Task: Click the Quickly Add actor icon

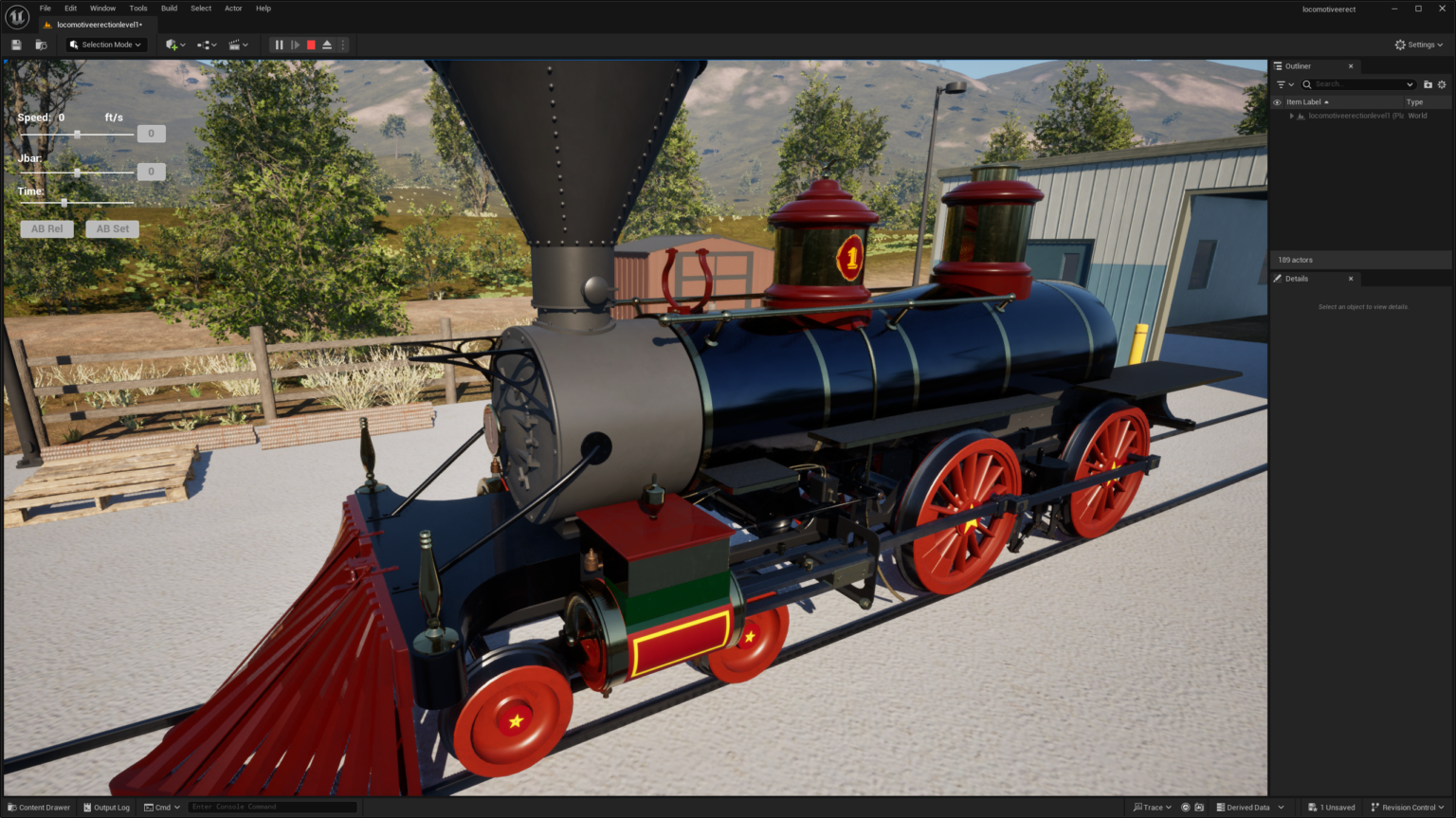Action: 173,45
